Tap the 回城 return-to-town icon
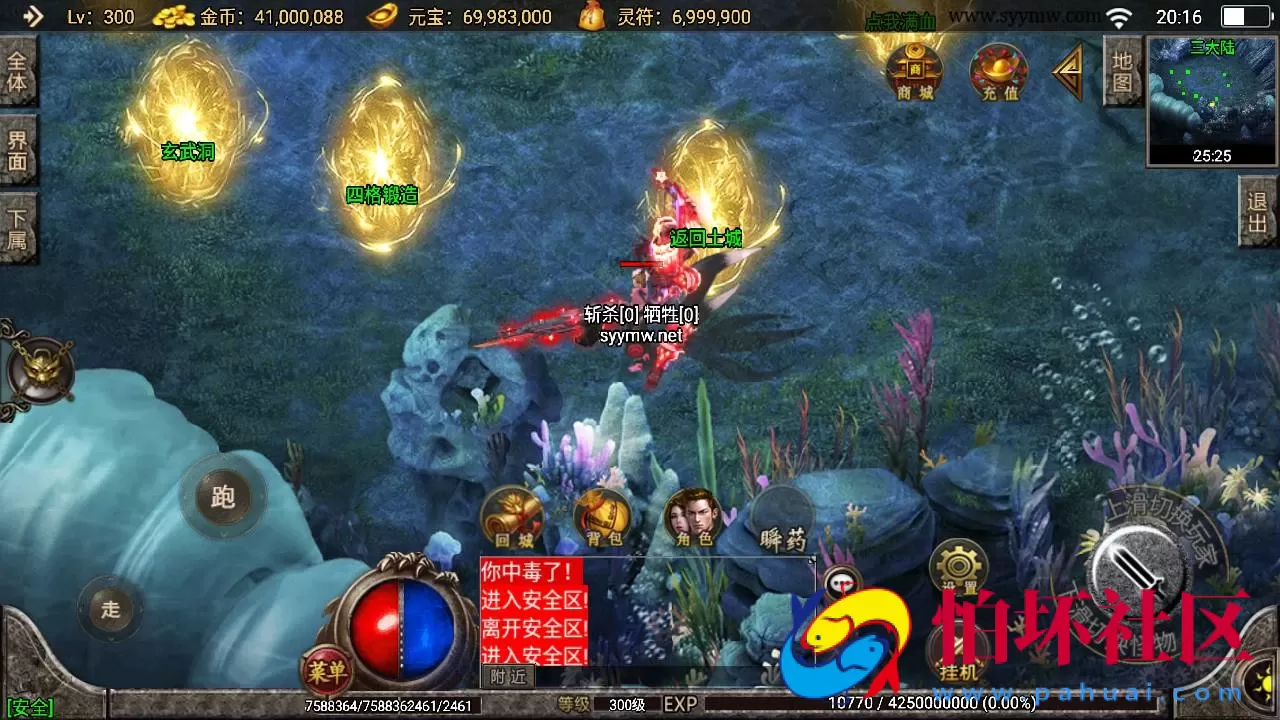 pos(511,516)
